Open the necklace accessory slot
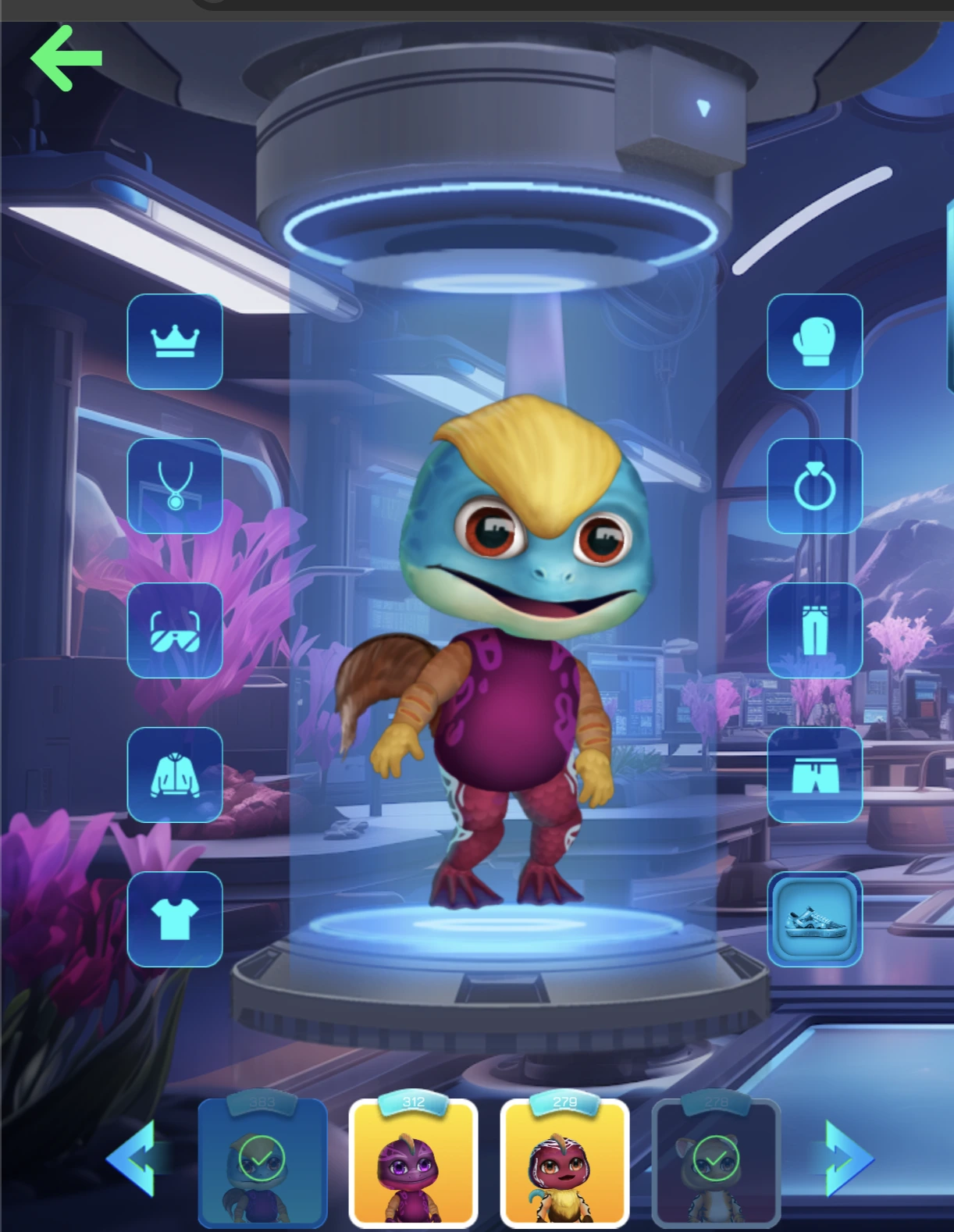 tap(175, 486)
